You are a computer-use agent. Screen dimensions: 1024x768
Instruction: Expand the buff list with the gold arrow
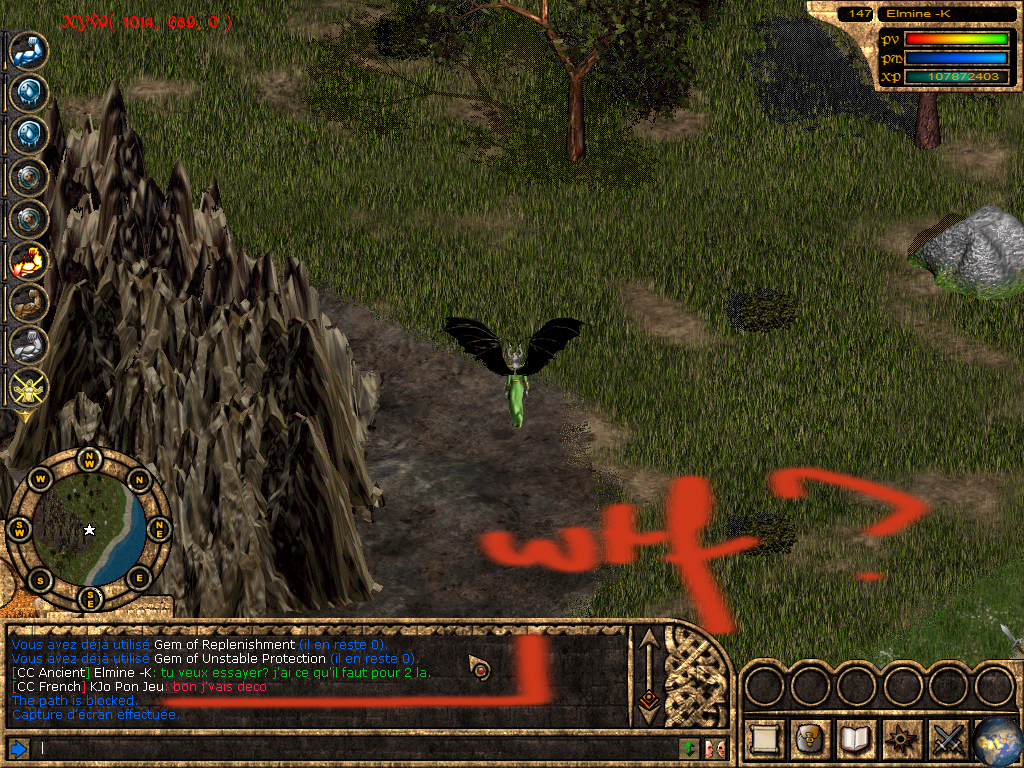pos(22,417)
